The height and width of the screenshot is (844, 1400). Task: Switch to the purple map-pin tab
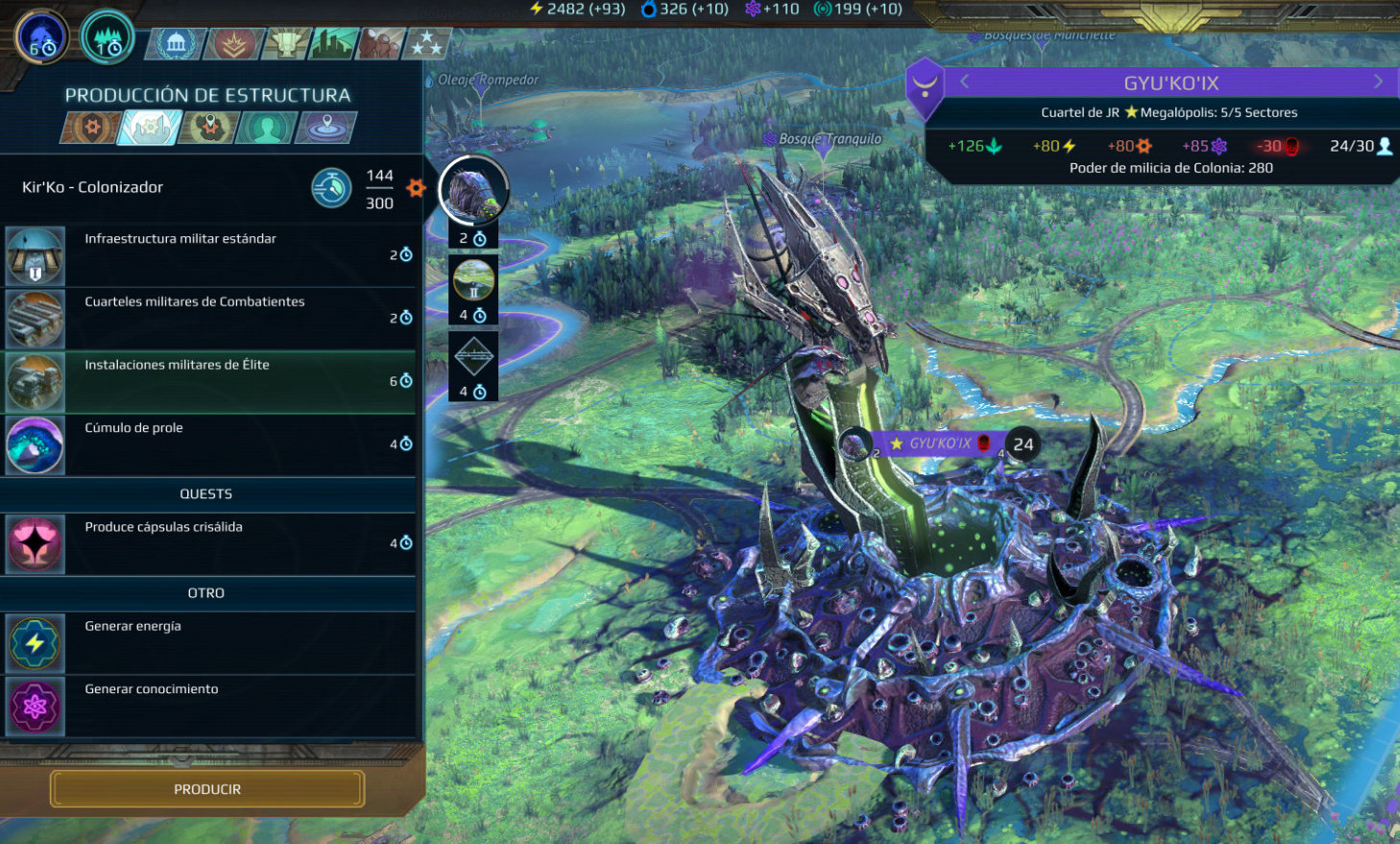[326, 128]
